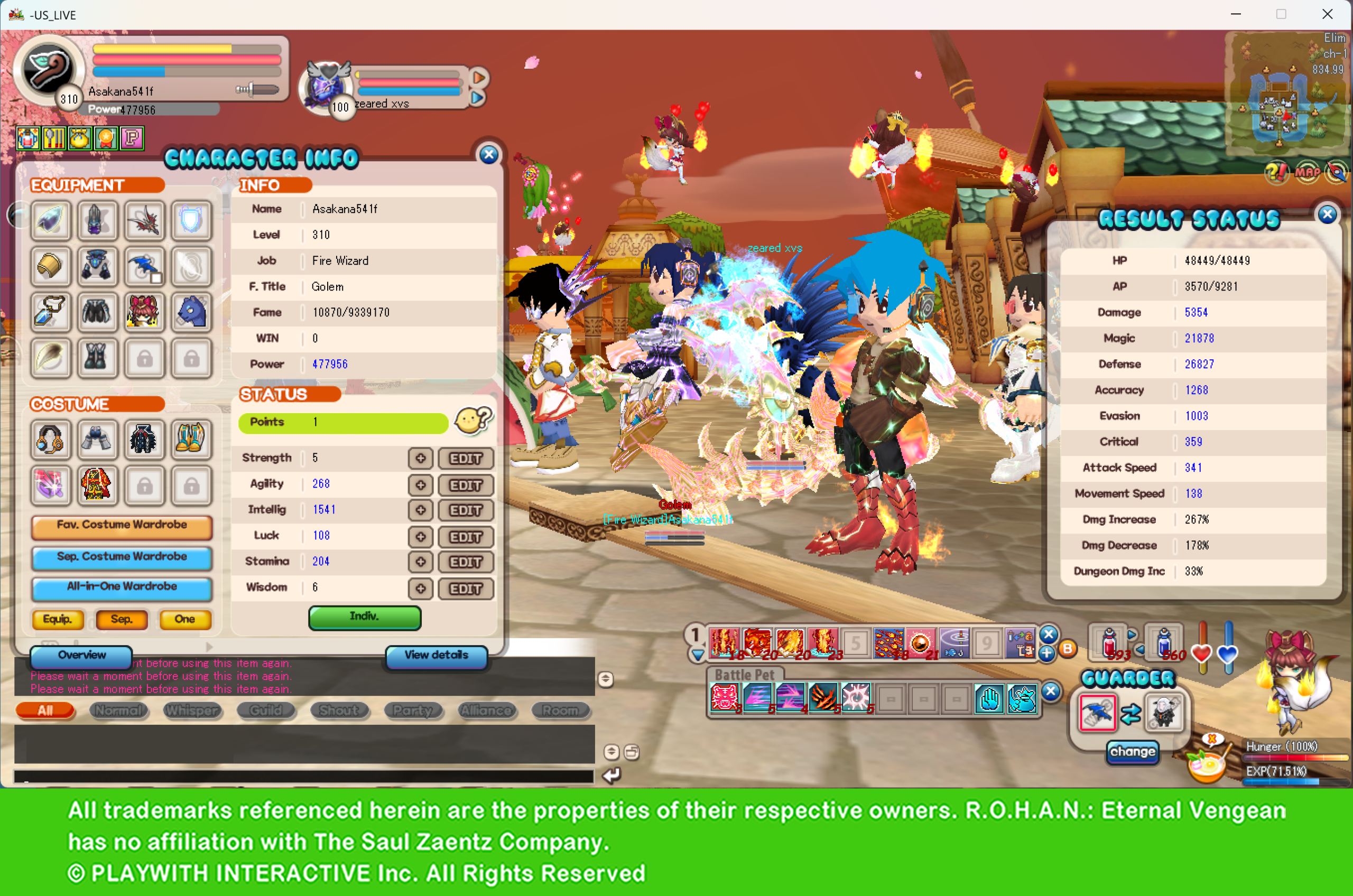This screenshot has height=896, width=1353.
Task: Select the shield equipment slot
Action: coord(191,220)
